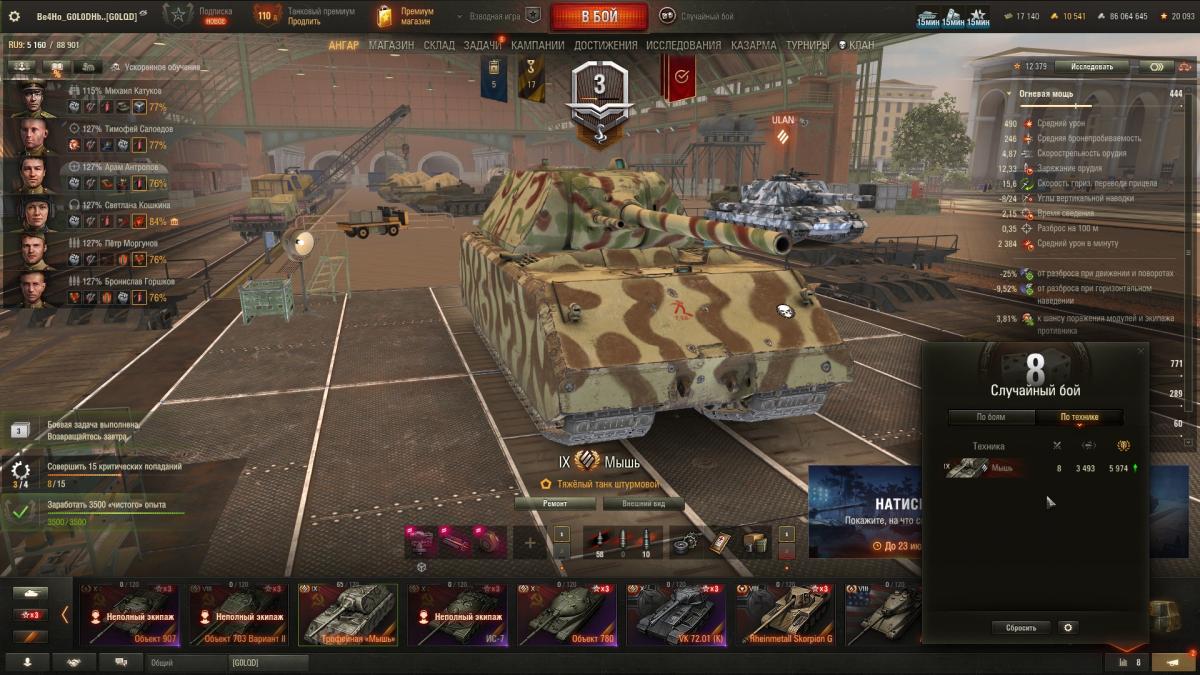Start battle with the red В БОЙ button
Image resolution: width=1200 pixels, height=675 pixels.
point(599,16)
